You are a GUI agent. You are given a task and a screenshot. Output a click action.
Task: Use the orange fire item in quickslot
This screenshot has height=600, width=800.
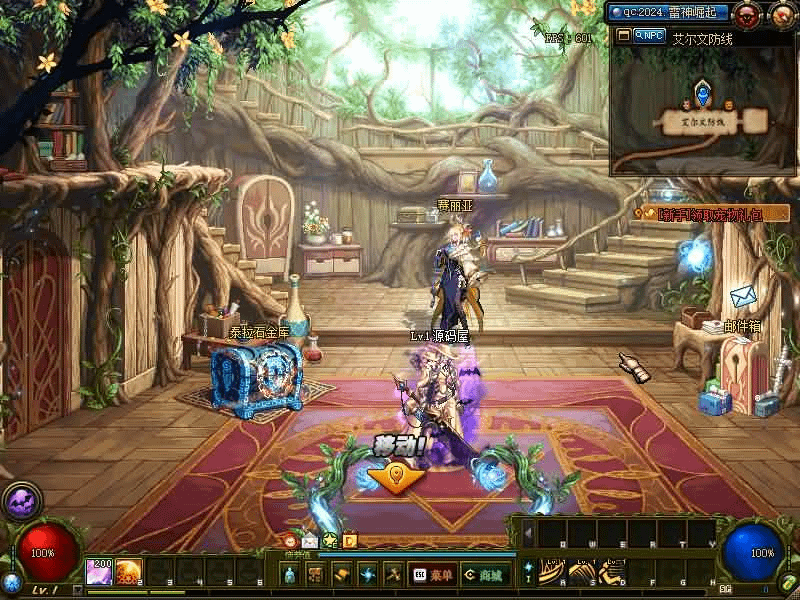[127, 571]
